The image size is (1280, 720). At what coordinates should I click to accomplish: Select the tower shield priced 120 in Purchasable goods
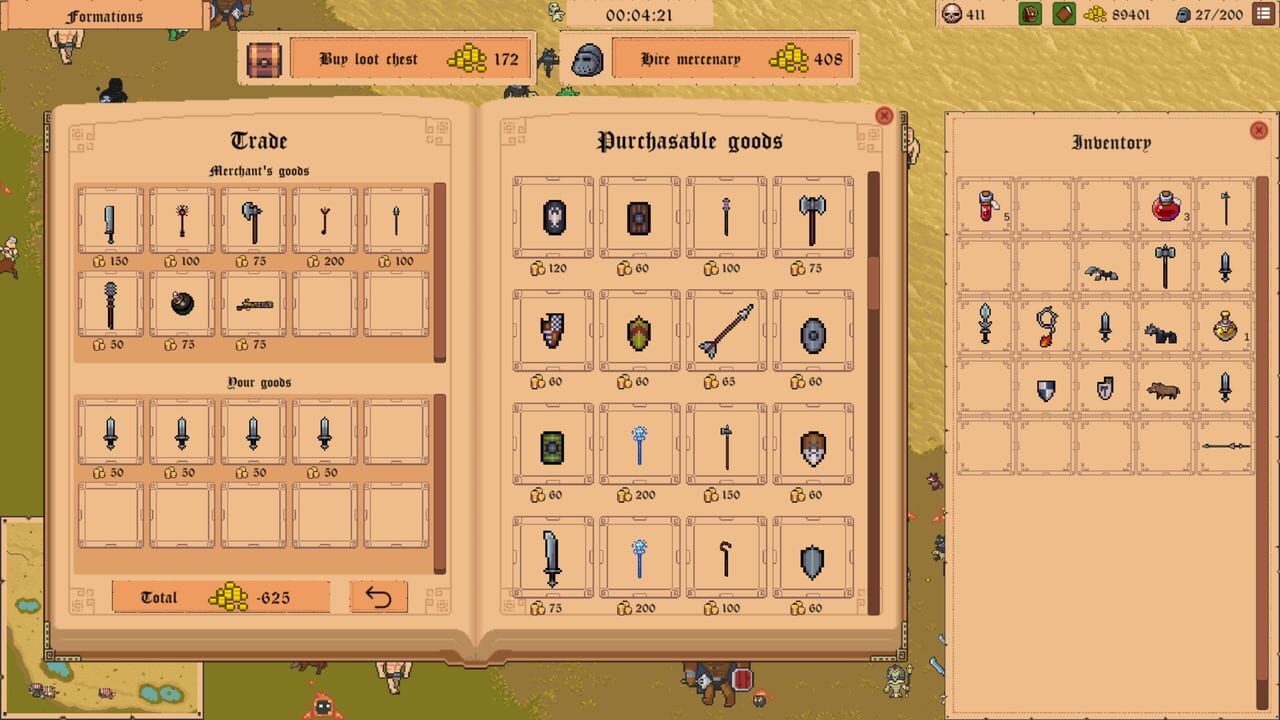point(552,217)
